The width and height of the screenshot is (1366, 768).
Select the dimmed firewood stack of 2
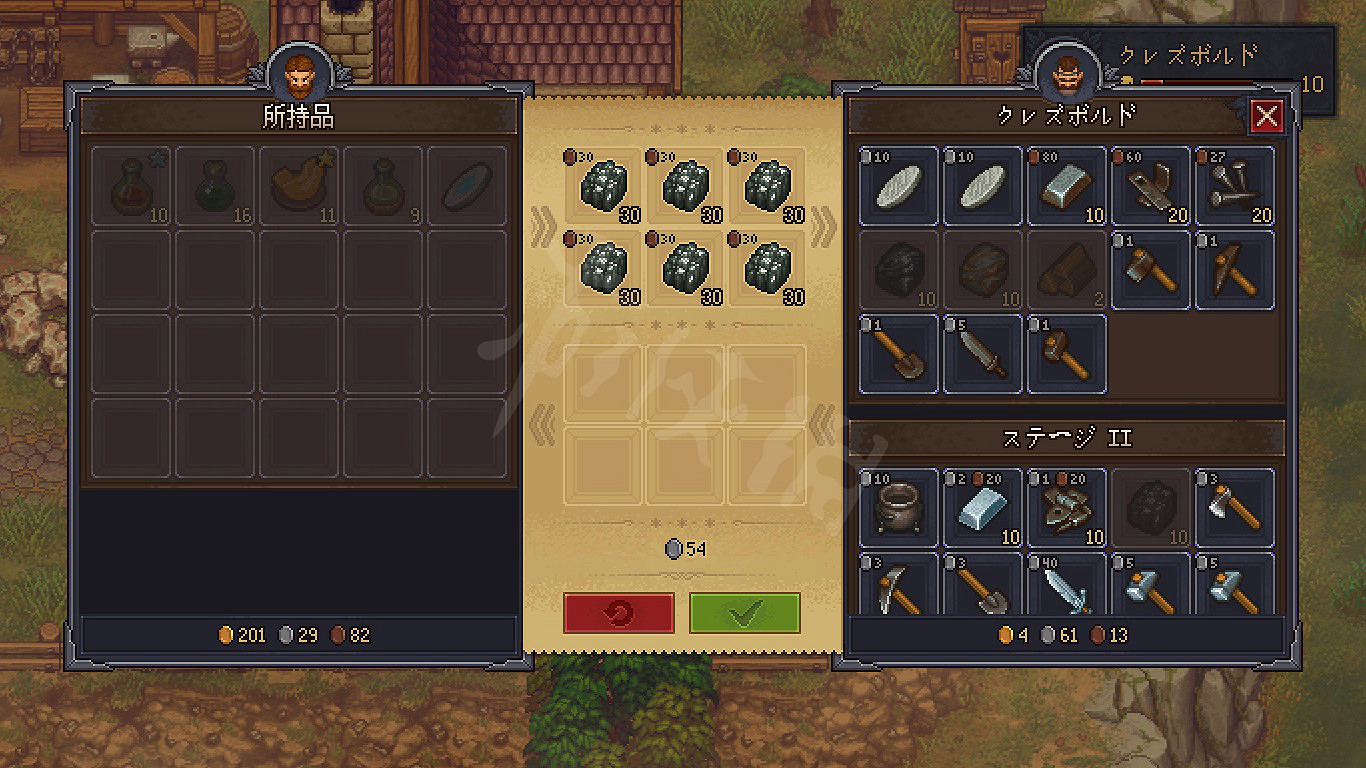1067,270
